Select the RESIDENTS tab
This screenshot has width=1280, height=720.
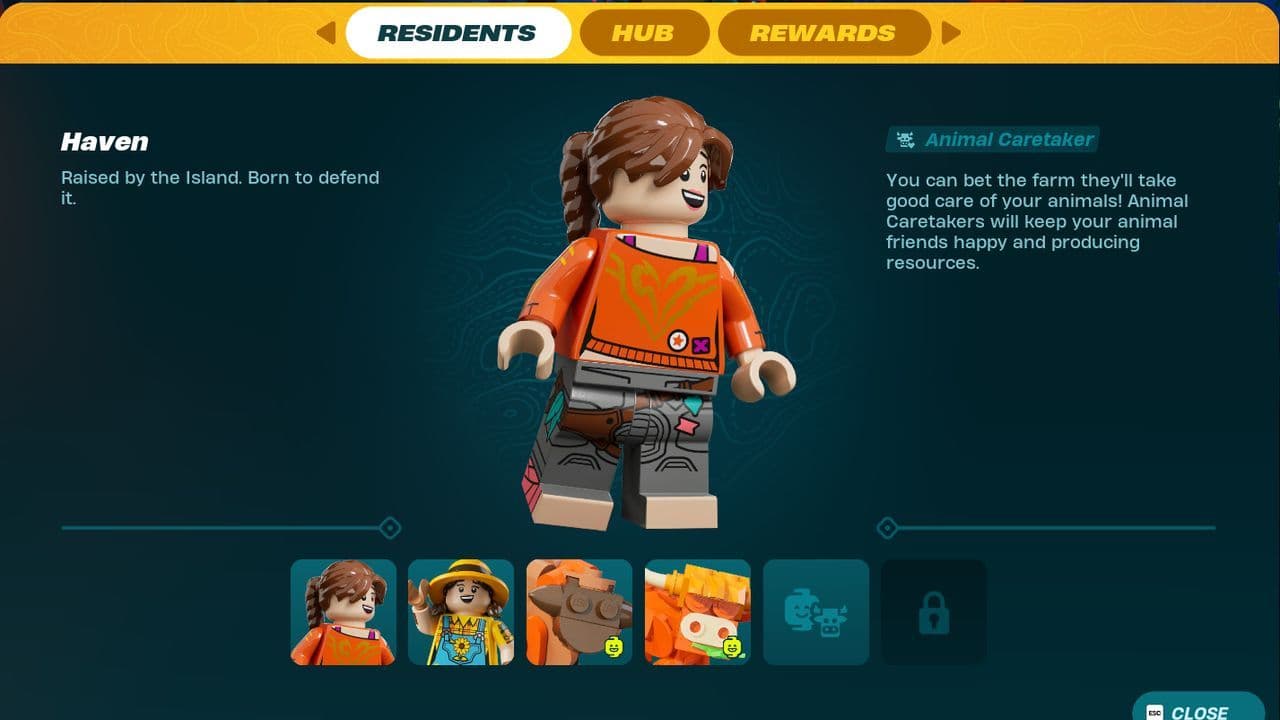(458, 32)
